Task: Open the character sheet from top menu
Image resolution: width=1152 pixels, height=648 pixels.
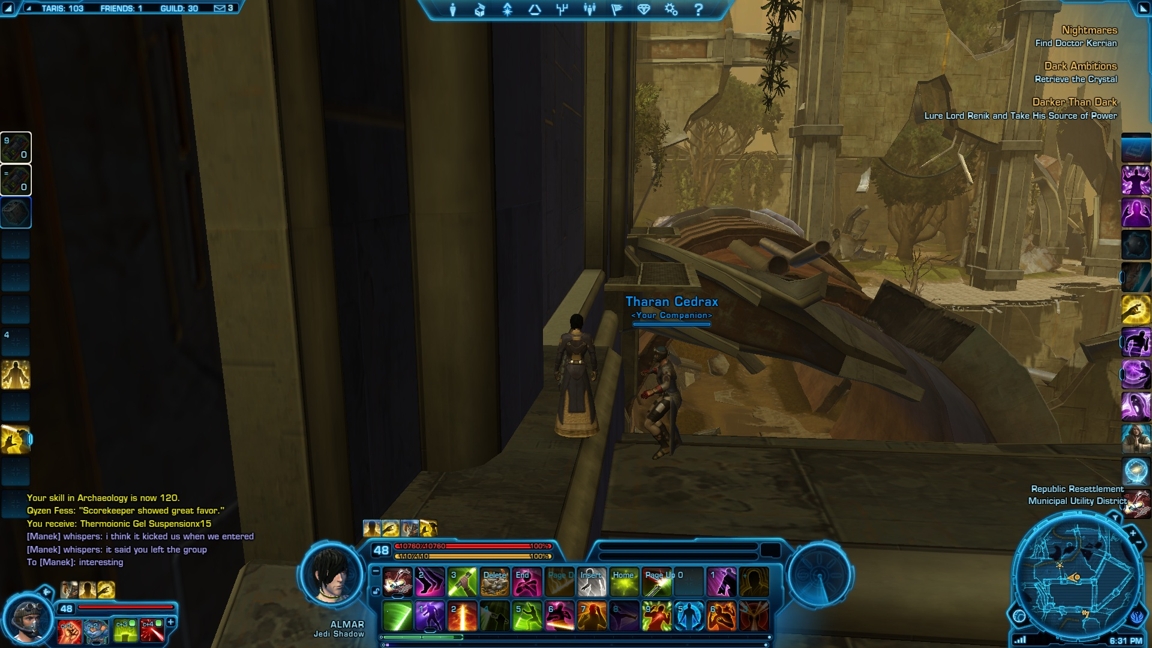Action: pos(453,10)
